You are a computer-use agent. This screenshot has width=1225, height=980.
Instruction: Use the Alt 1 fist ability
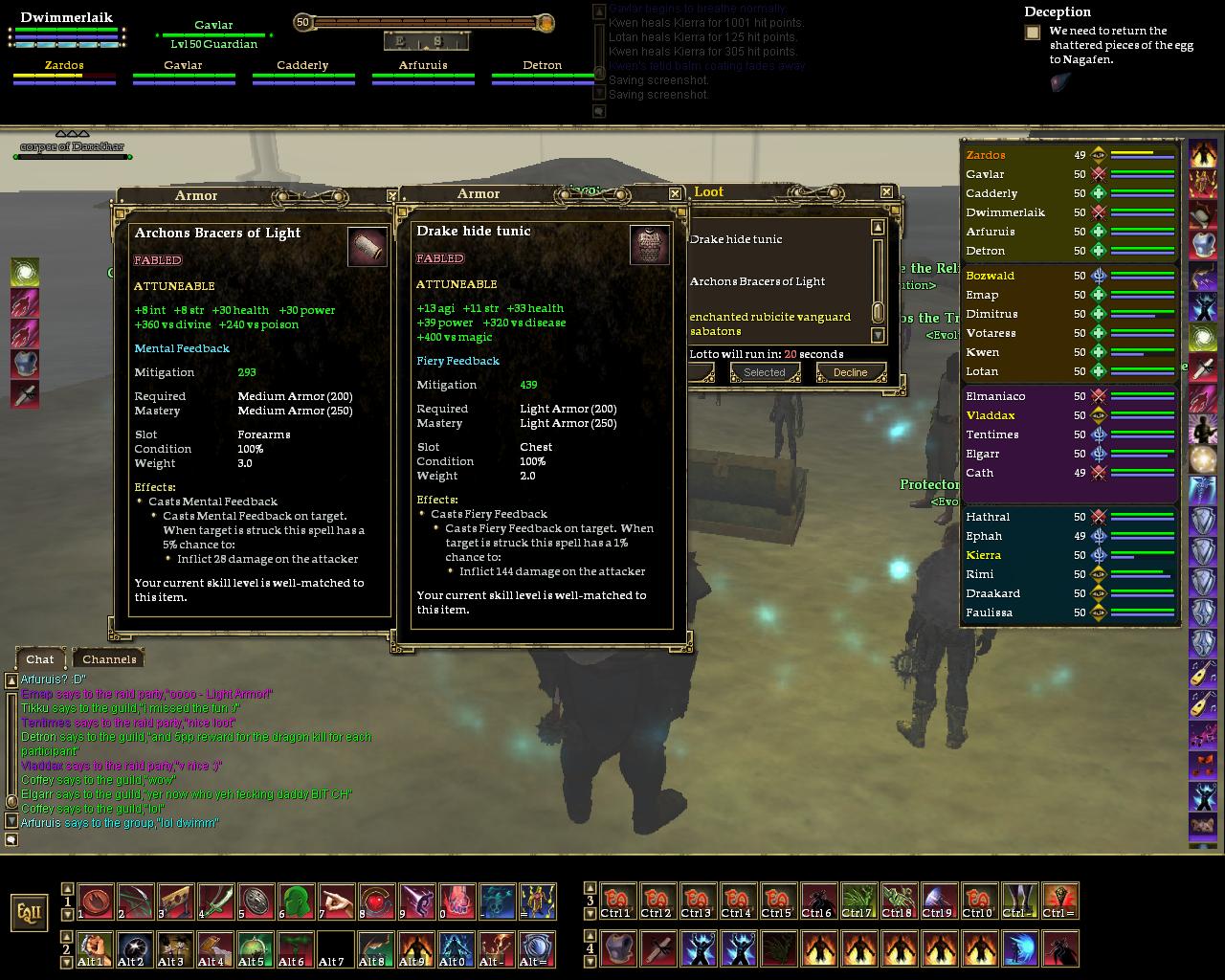95,948
